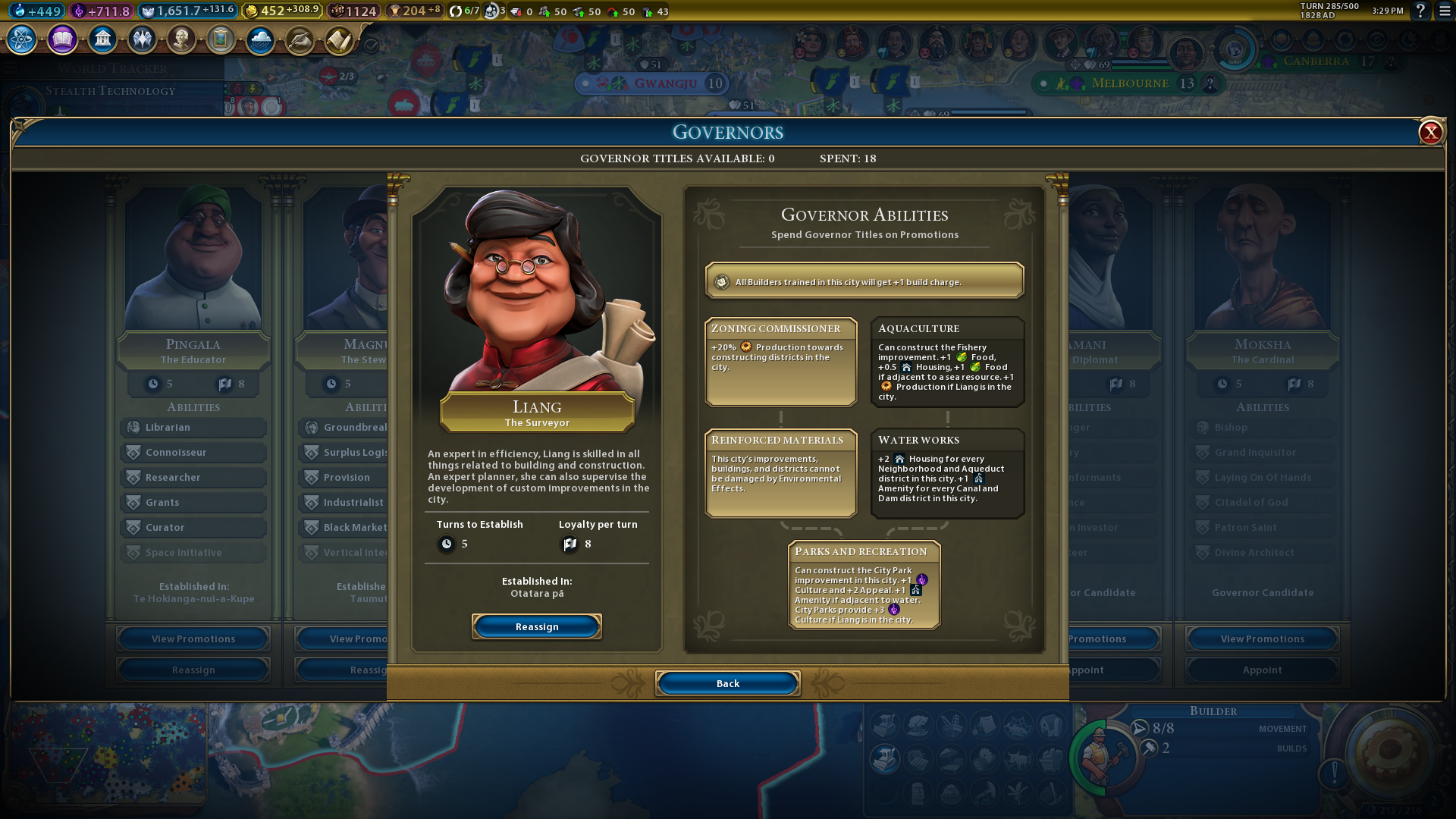This screenshot has height=819, width=1456.
Task: Open the civics tree icon
Action: point(62,39)
